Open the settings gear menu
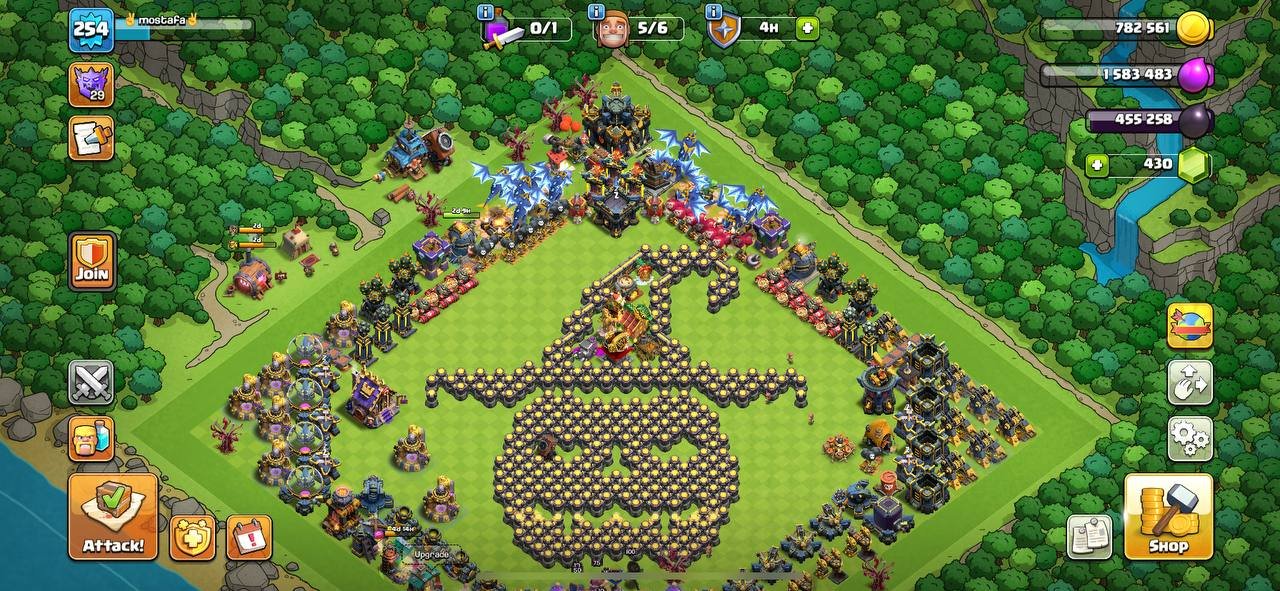The image size is (1280, 591). 1190,438
